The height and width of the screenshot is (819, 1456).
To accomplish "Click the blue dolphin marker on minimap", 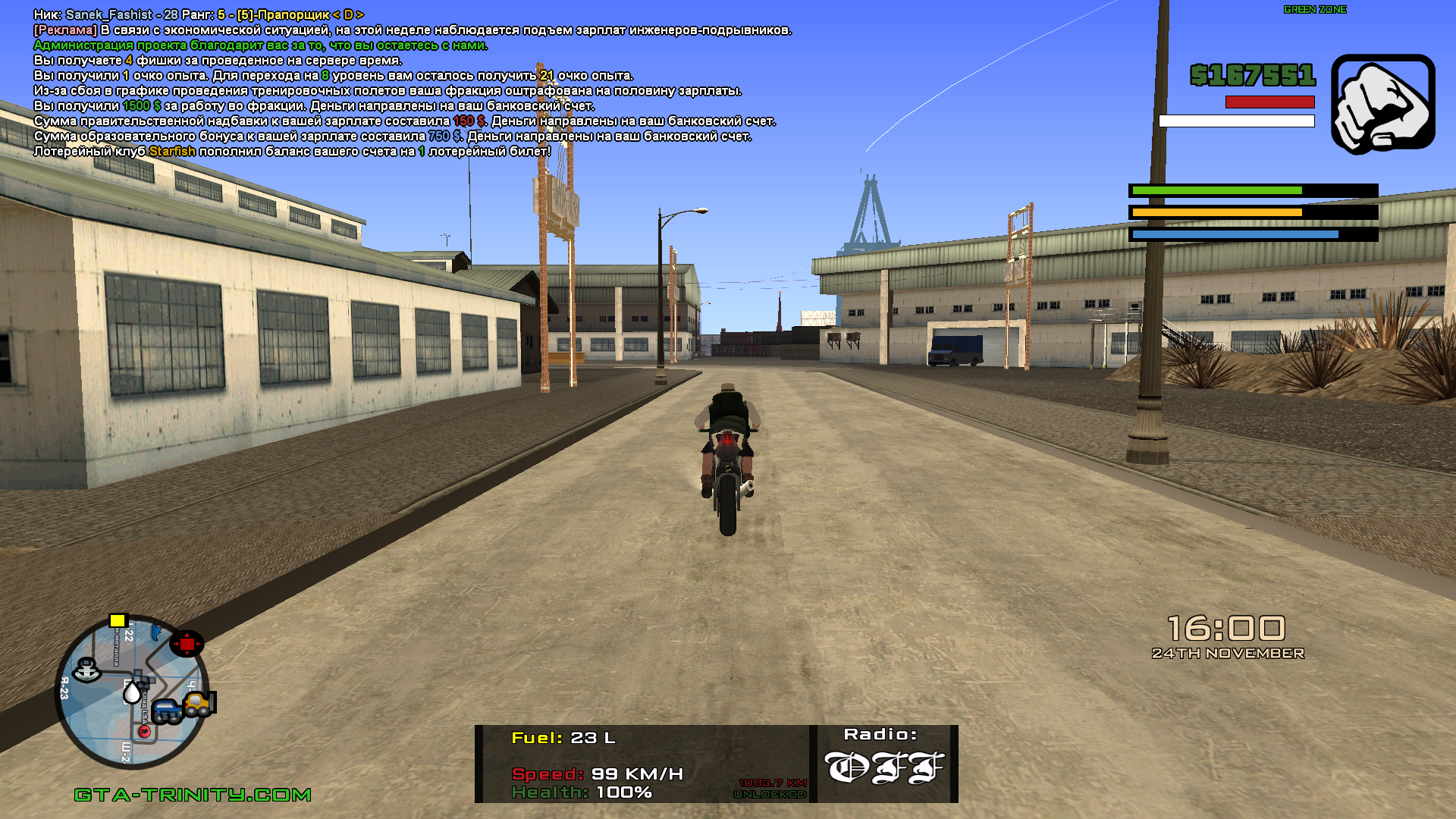I will (x=157, y=630).
